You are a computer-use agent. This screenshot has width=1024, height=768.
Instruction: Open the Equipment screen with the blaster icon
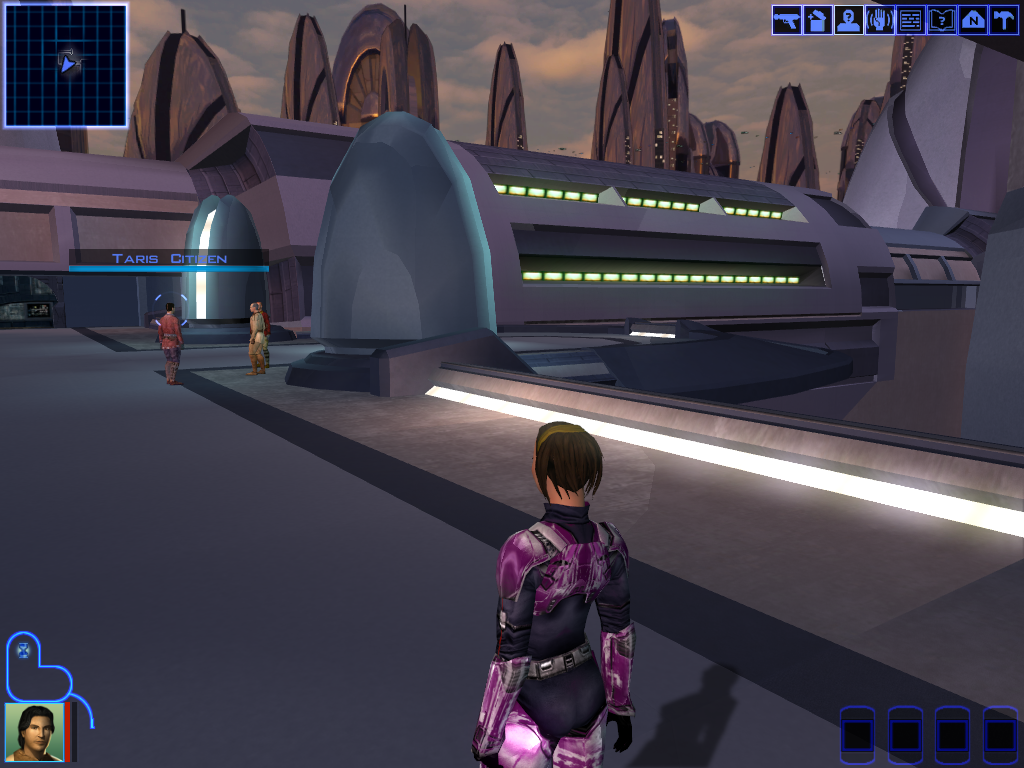coord(787,20)
